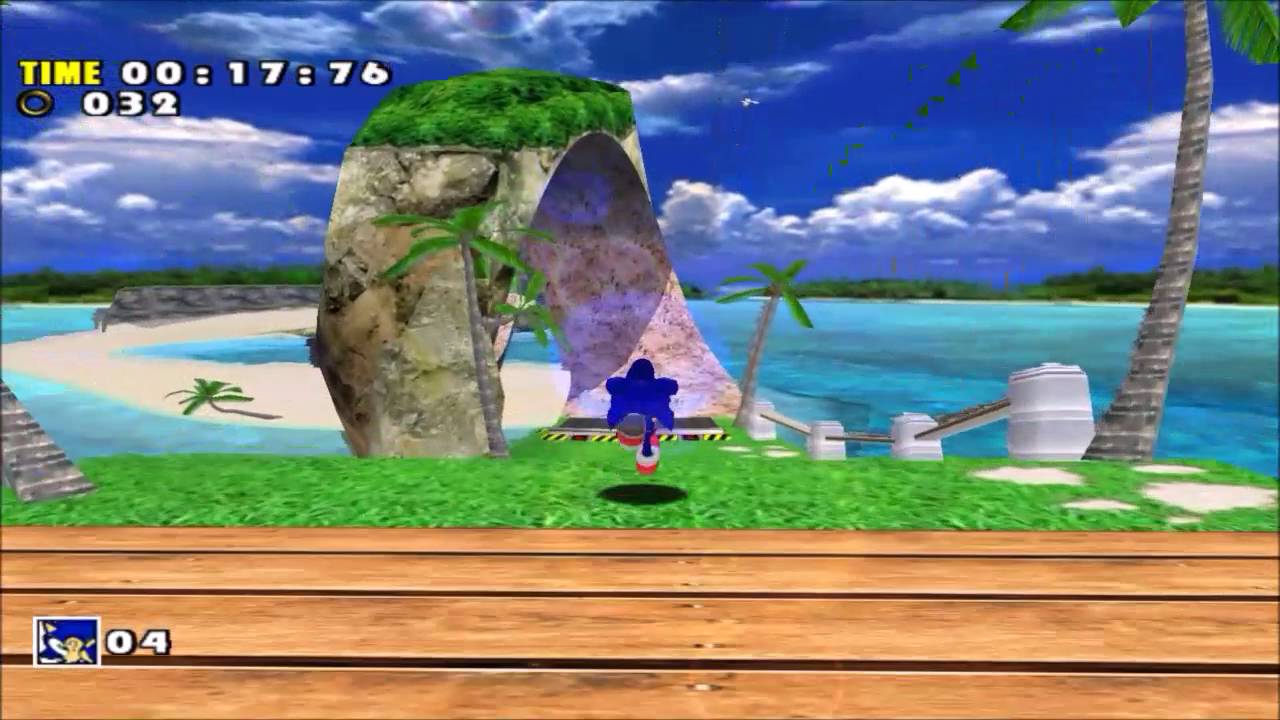Click the gold ring counter icon
The height and width of the screenshot is (720, 1280).
pos(34,103)
